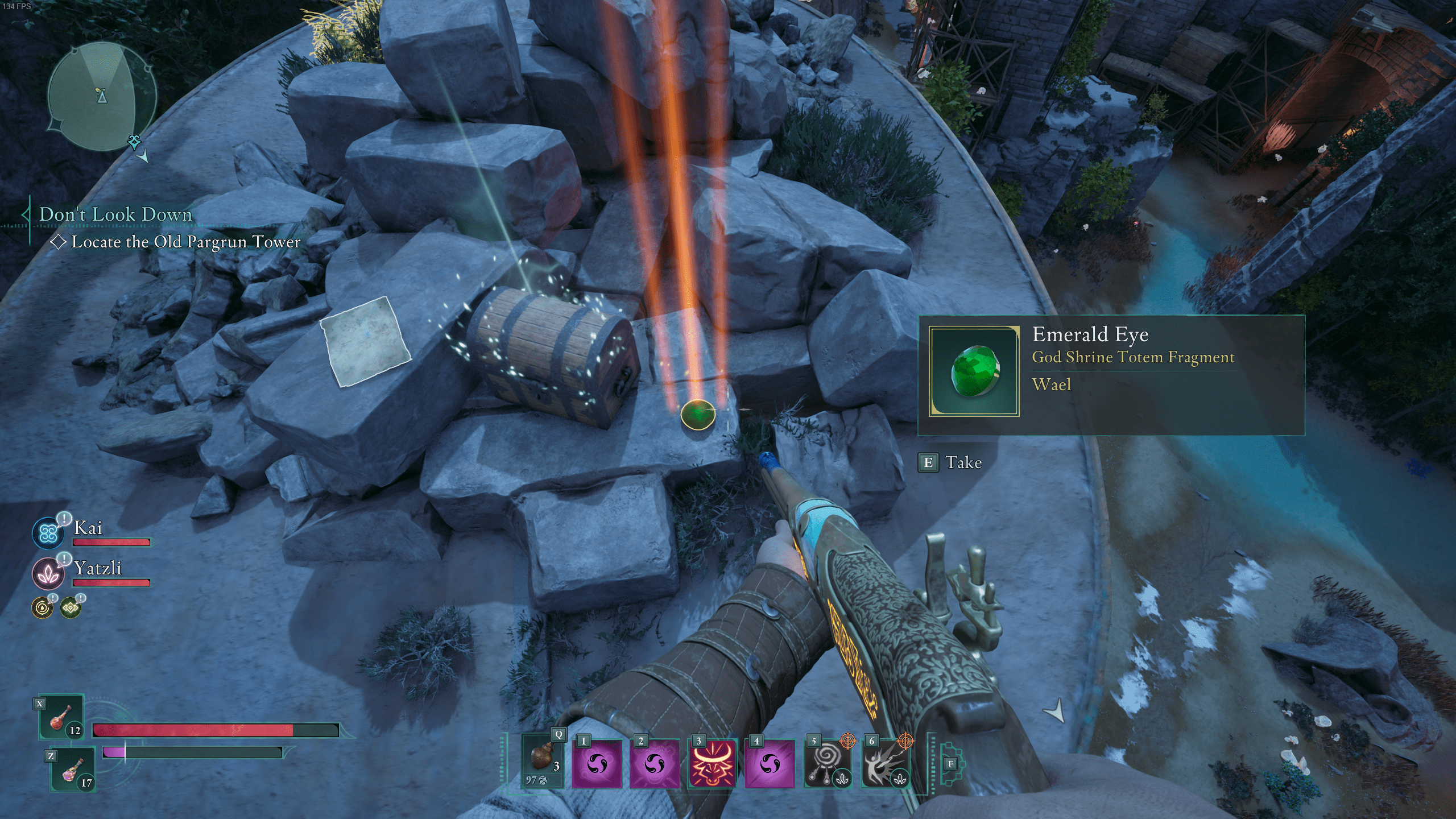This screenshot has width=1456, height=819.
Task: Select Yatzli's pink leaf companion icon
Action: [x=47, y=573]
